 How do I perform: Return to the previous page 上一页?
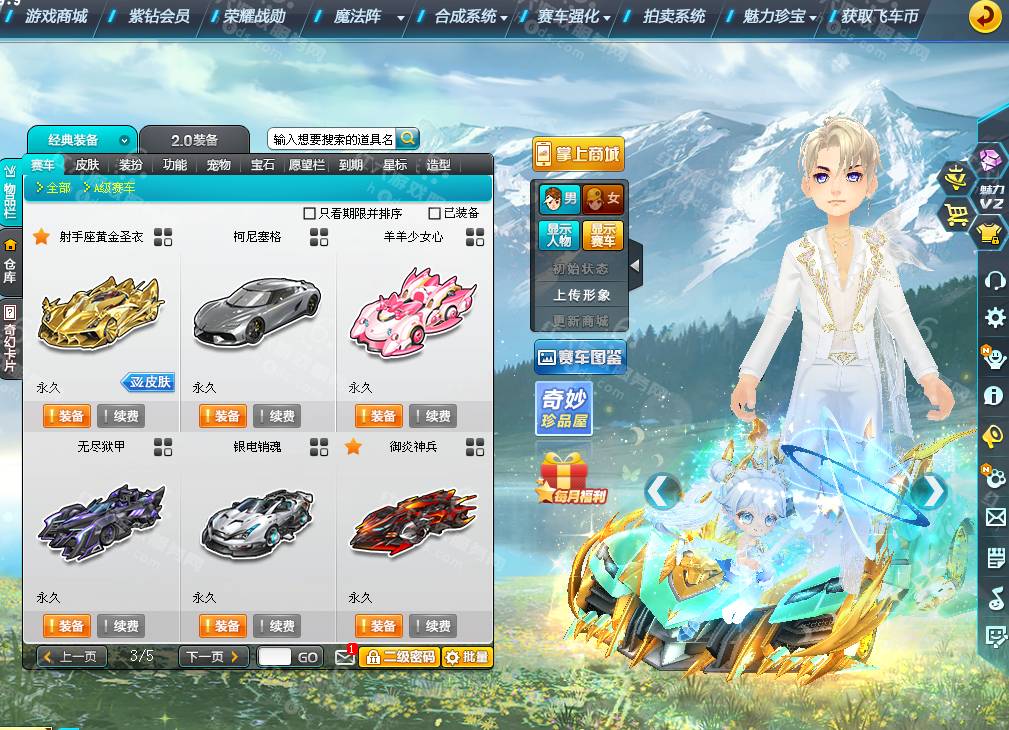coord(72,657)
